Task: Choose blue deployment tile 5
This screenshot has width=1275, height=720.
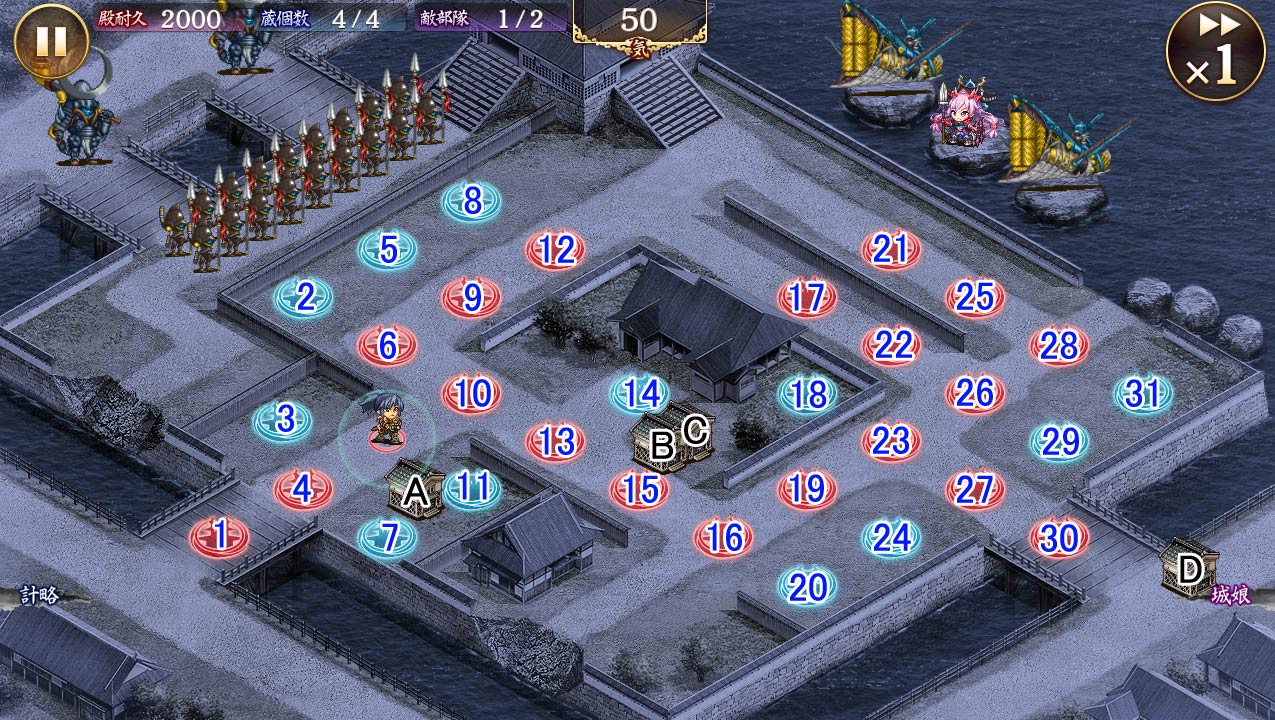Action: 388,249
